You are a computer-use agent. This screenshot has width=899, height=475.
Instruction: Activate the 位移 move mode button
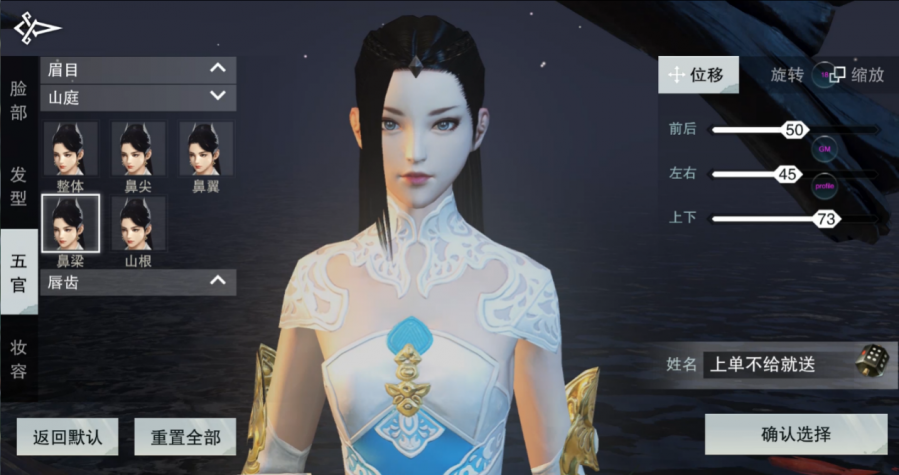698,75
